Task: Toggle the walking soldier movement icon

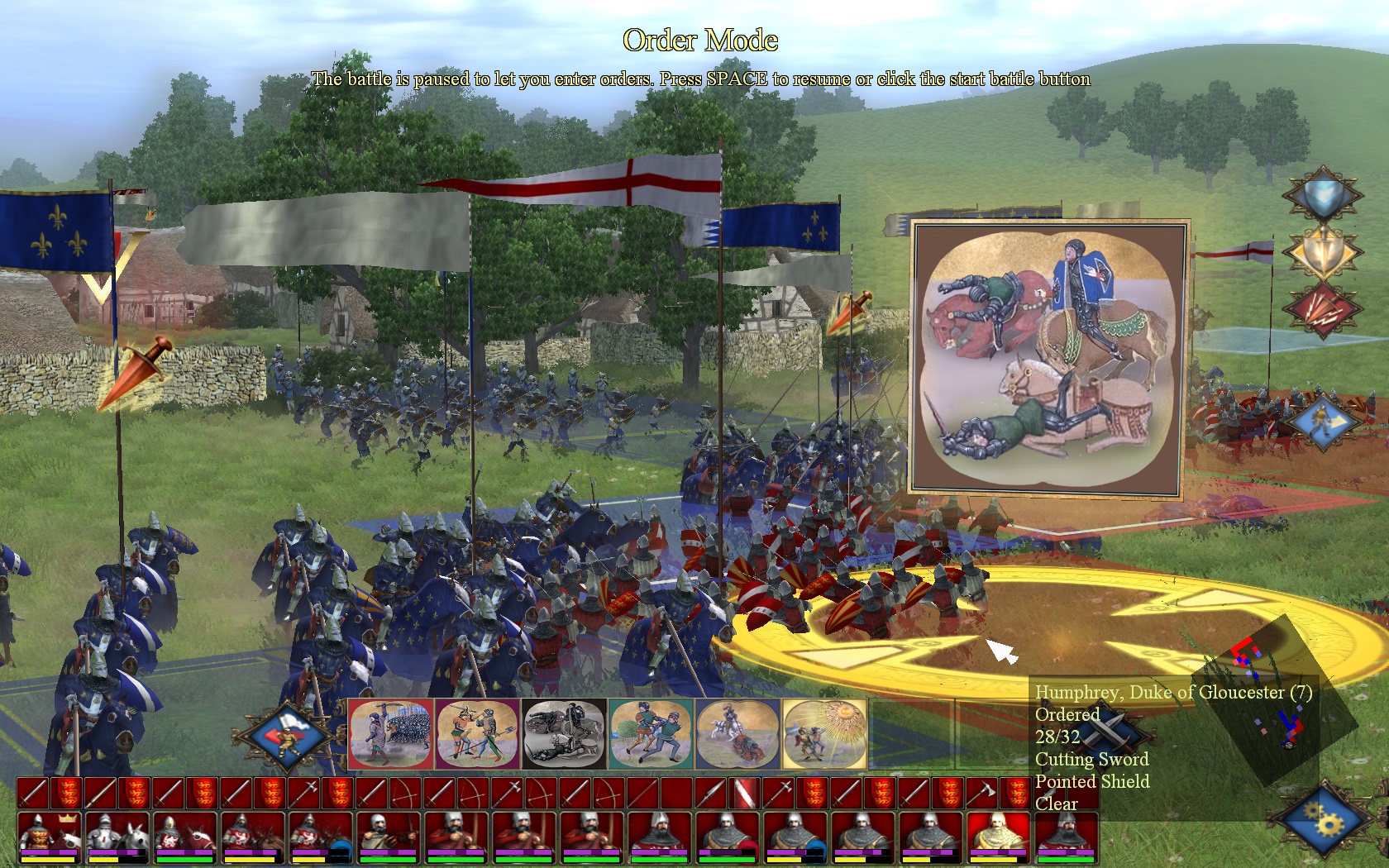Action: 1321,421
